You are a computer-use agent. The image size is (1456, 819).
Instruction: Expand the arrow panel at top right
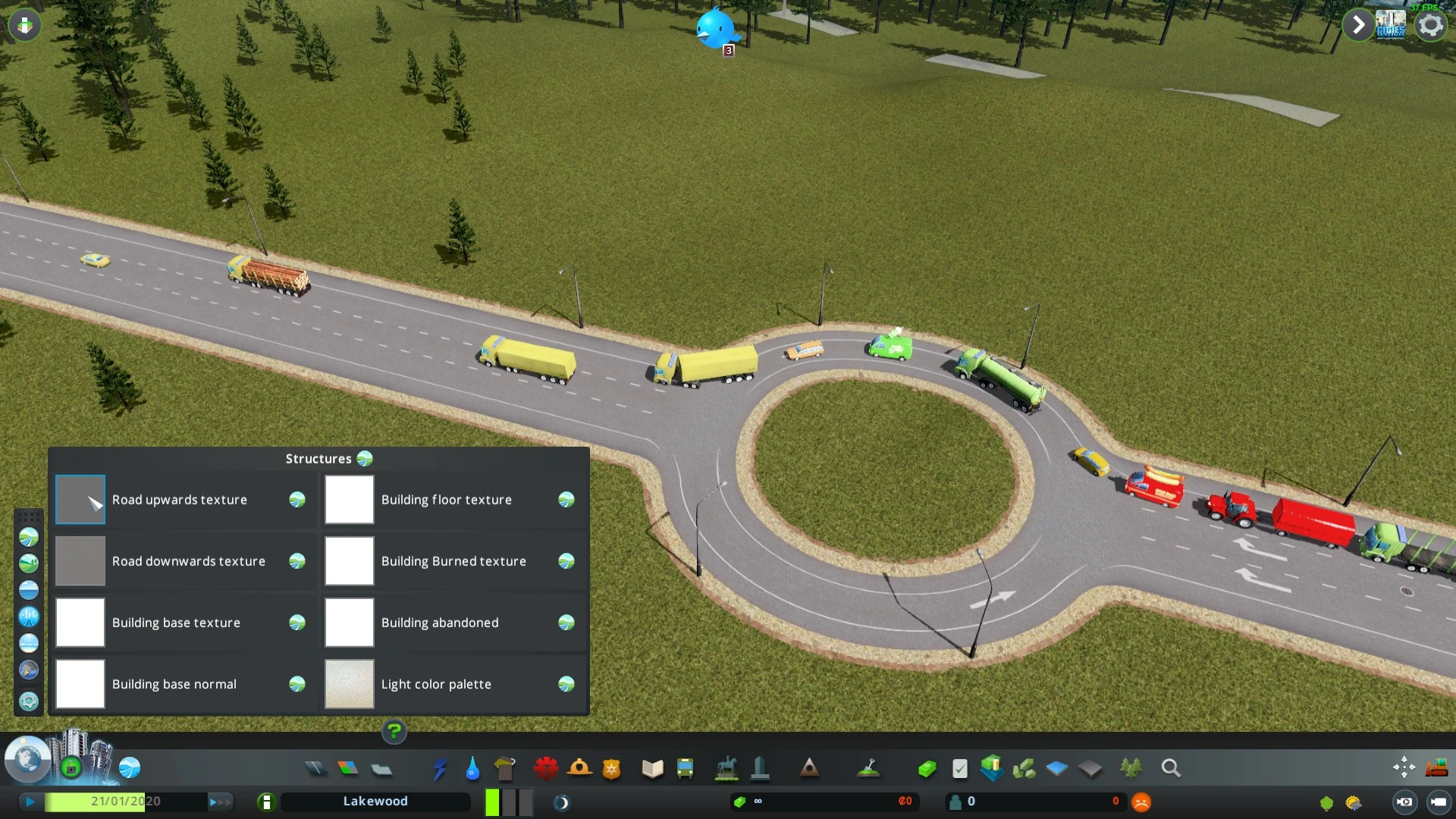pyautogui.click(x=1357, y=24)
